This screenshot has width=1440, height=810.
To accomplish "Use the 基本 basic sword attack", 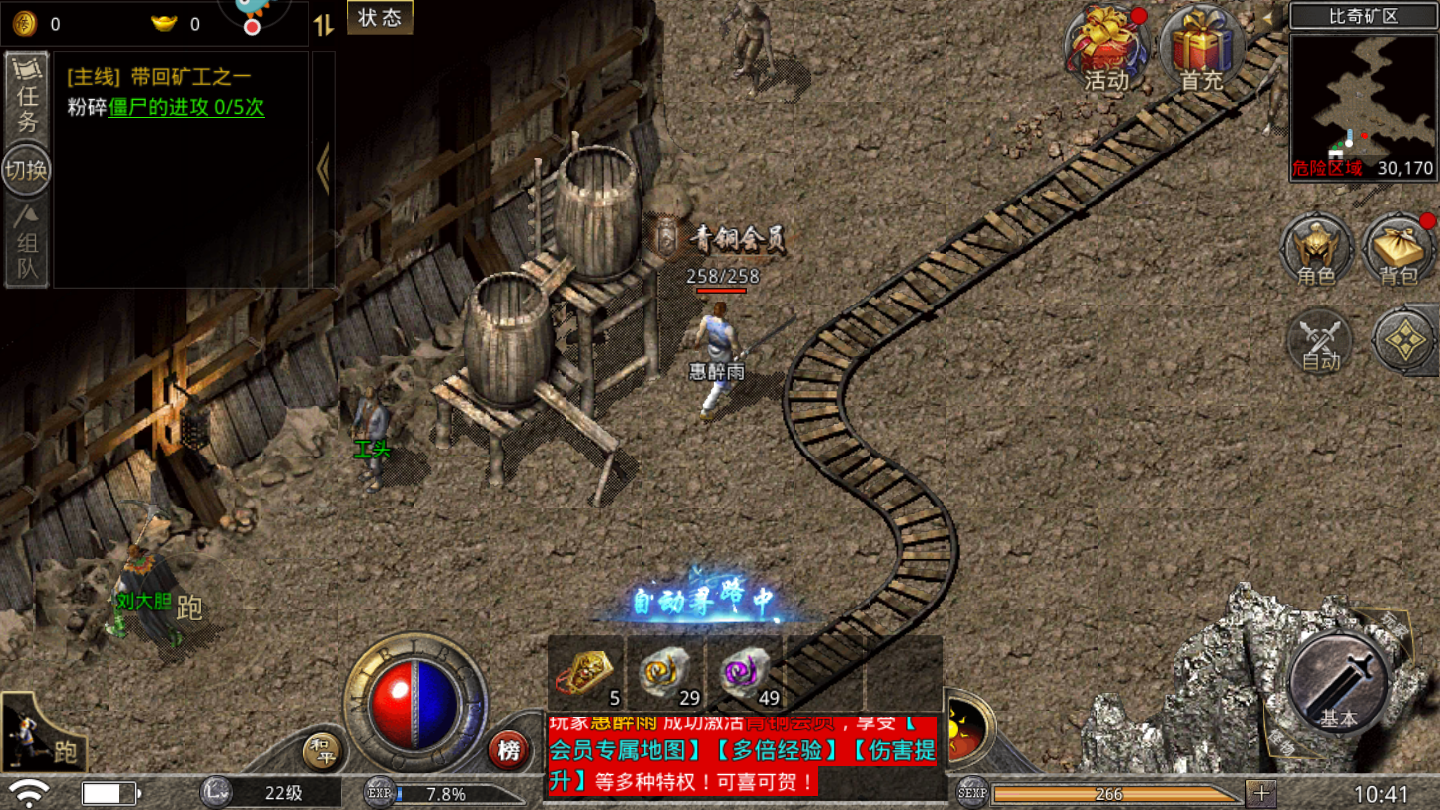I will (1338, 683).
